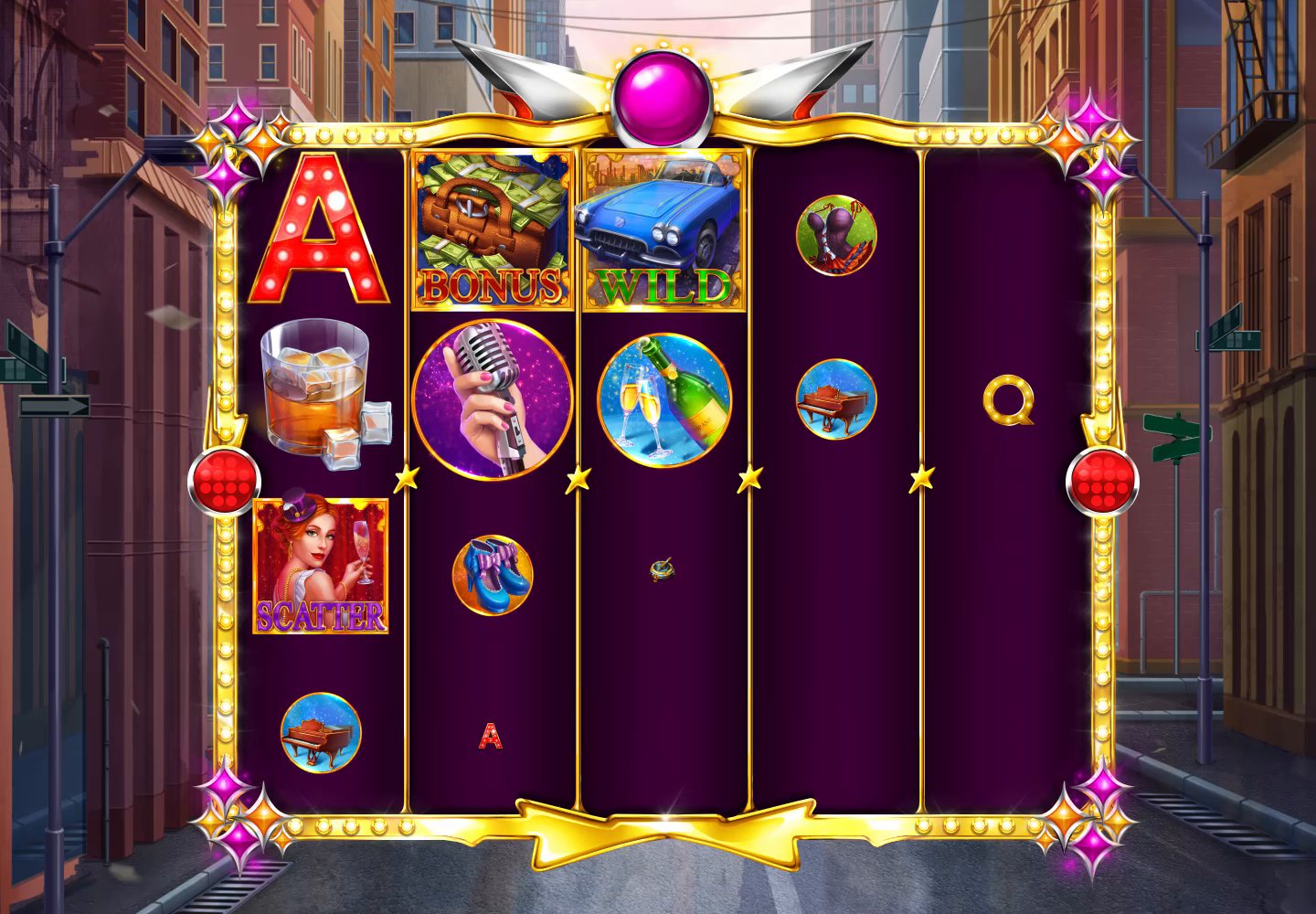Click the small purse symbol on reel three
The image size is (1316, 914).
[x=661, y=571]
